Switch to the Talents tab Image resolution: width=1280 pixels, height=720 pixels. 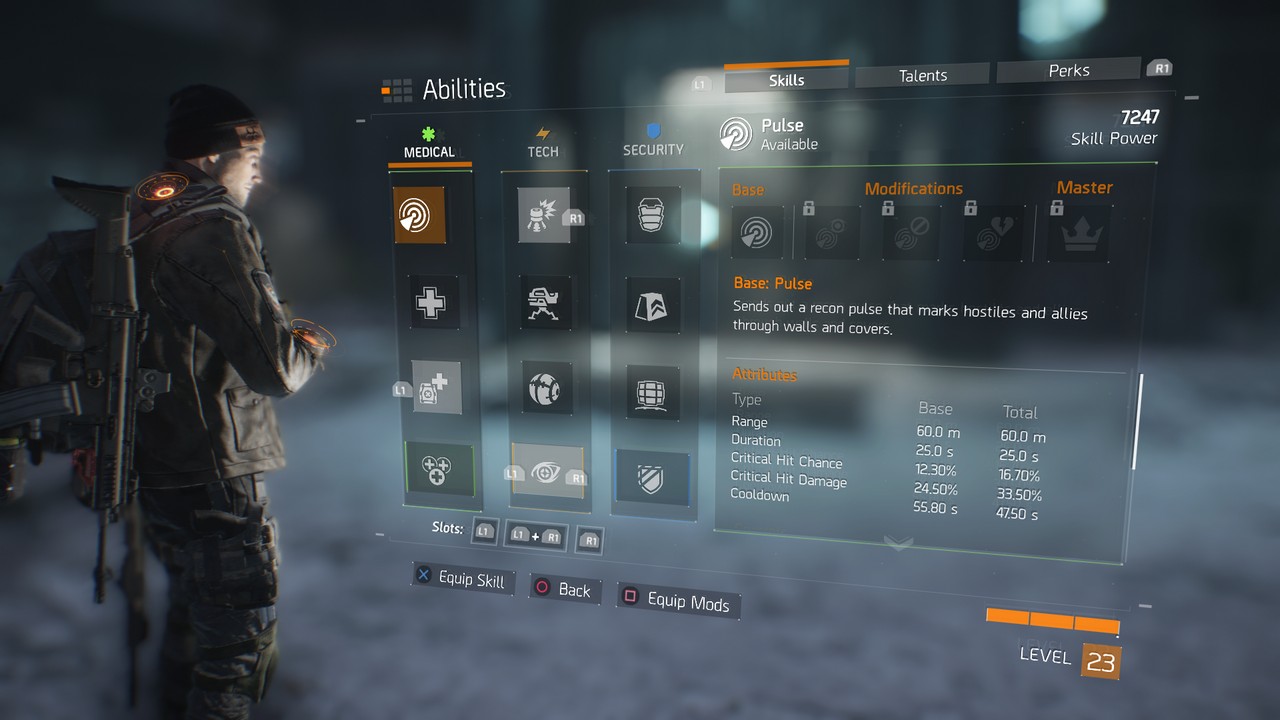[922, 75]
